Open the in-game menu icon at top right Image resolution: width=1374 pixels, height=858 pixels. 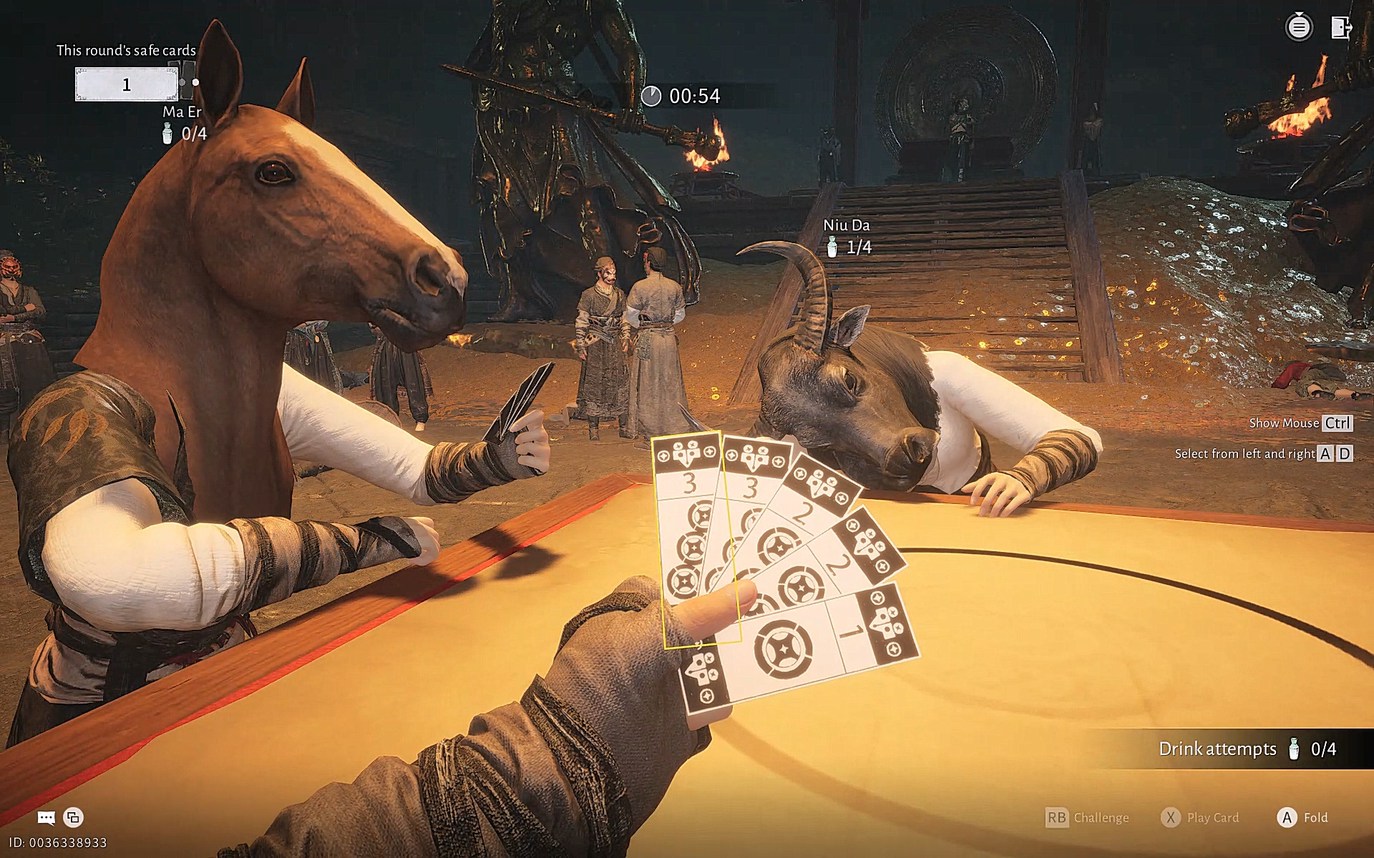[x=1298, y=27]
